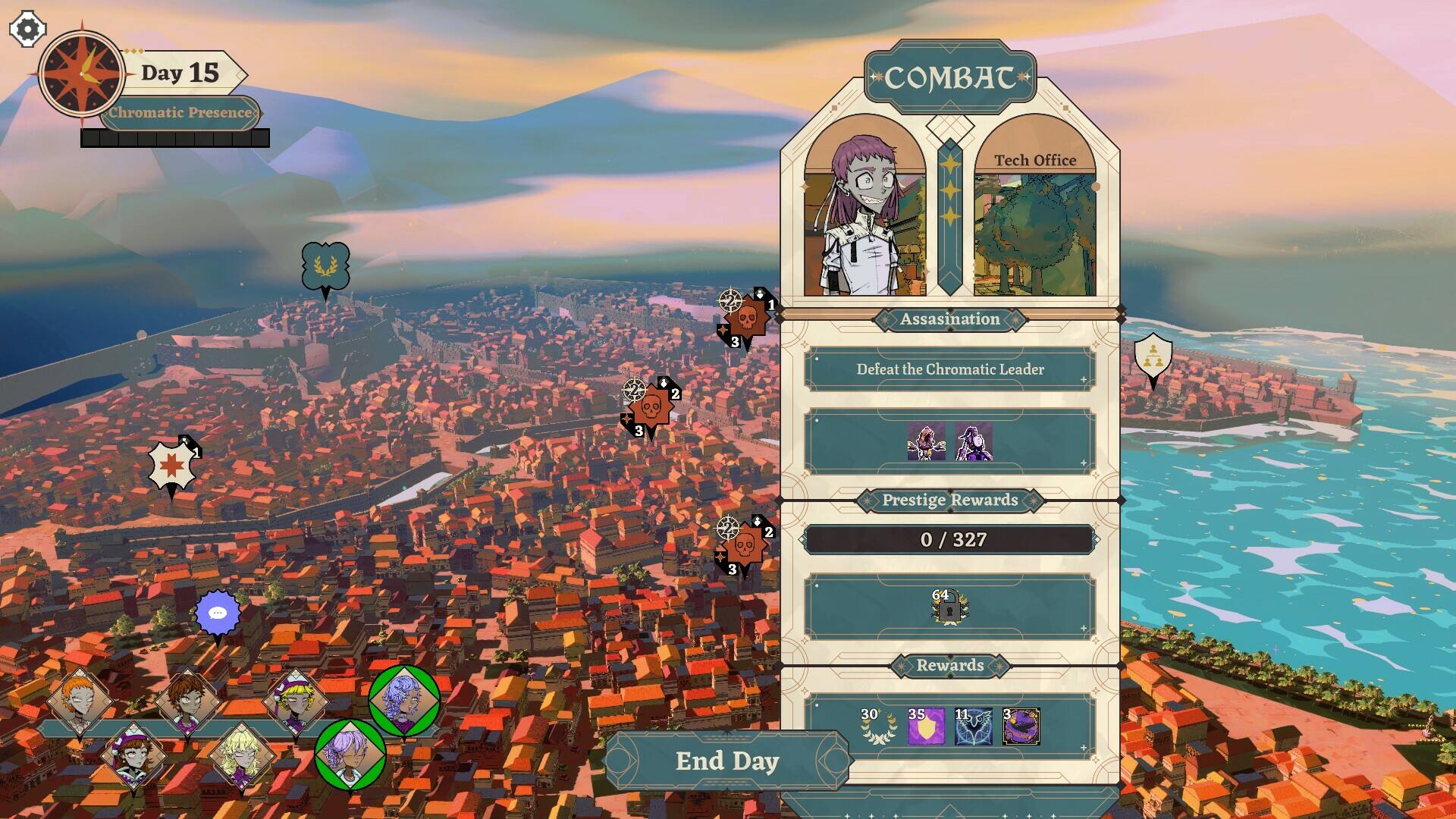This screenshot has width=1456, height=819.
Task: Select the orange star map marker
Action: point(171,466)
